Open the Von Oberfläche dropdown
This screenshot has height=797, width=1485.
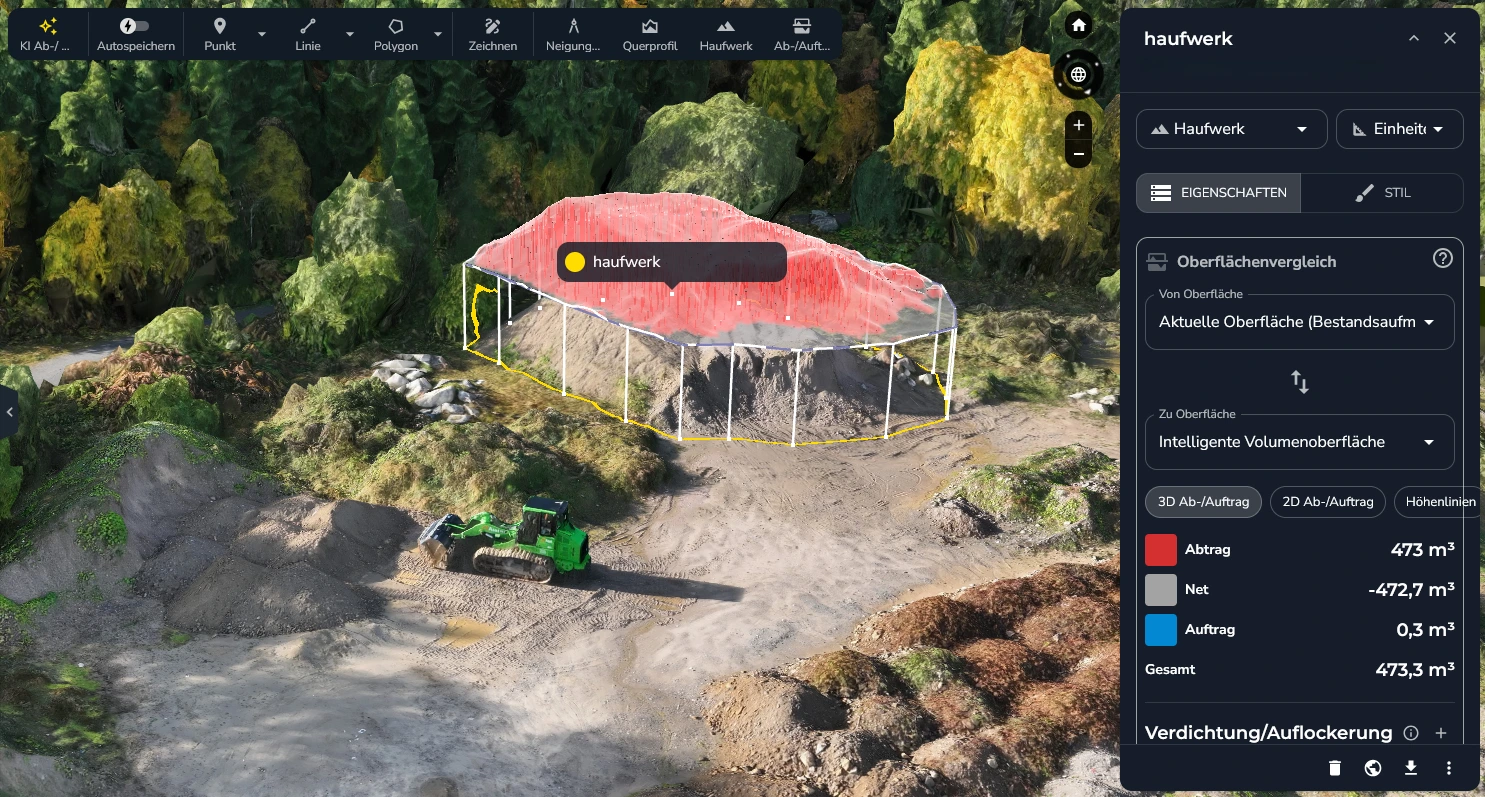[1299, 322]
